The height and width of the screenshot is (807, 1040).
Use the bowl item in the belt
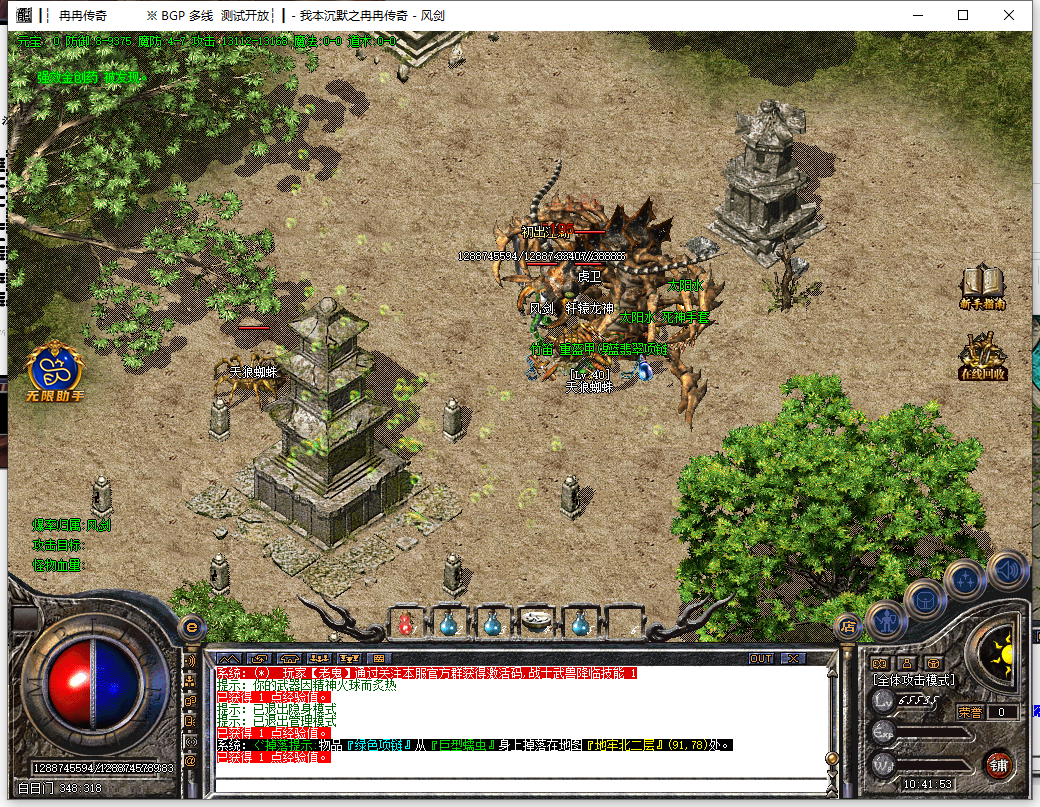pos(537,621)
